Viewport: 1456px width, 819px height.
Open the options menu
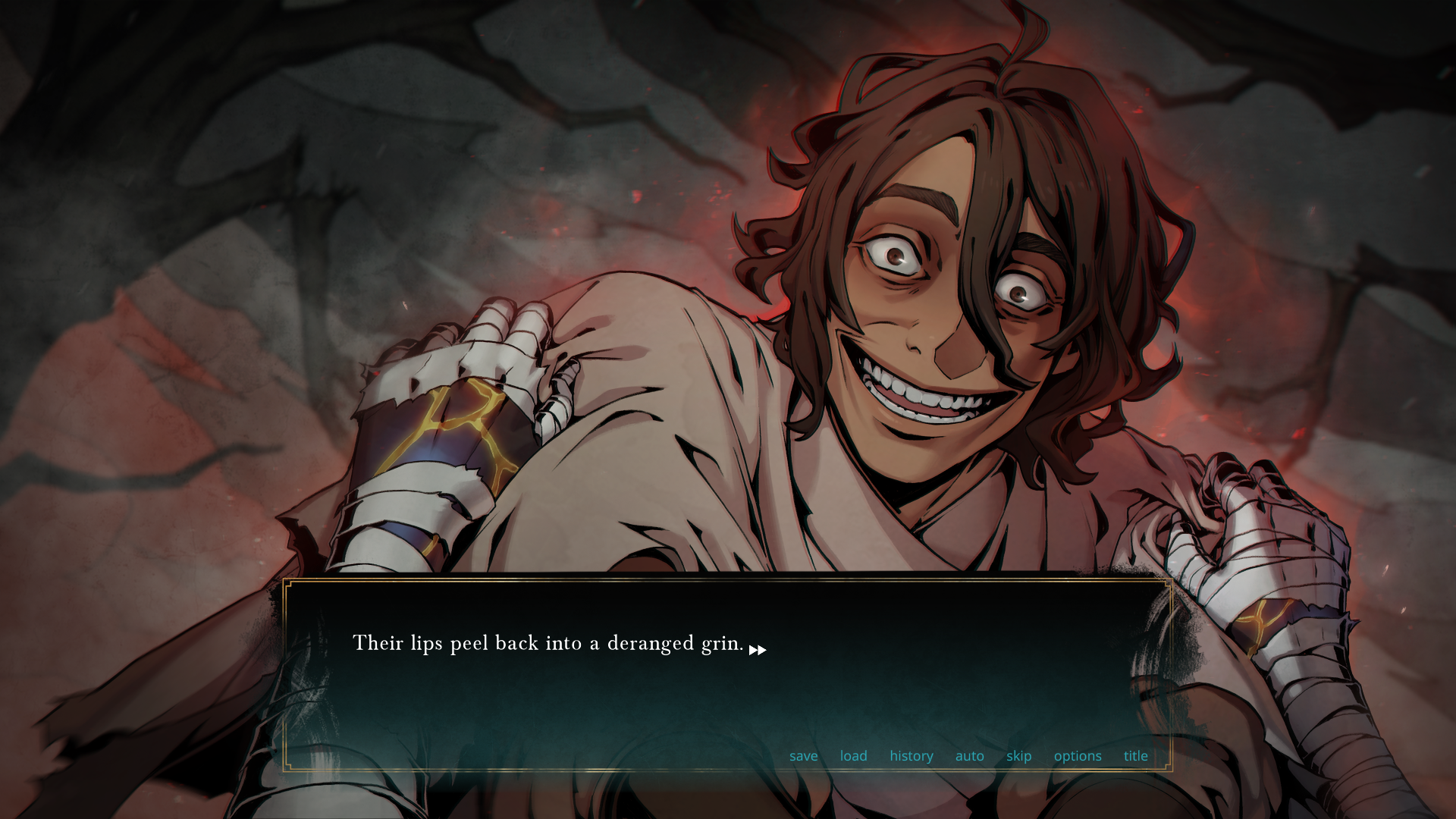pyautogui.click(x=1077, y=756)
